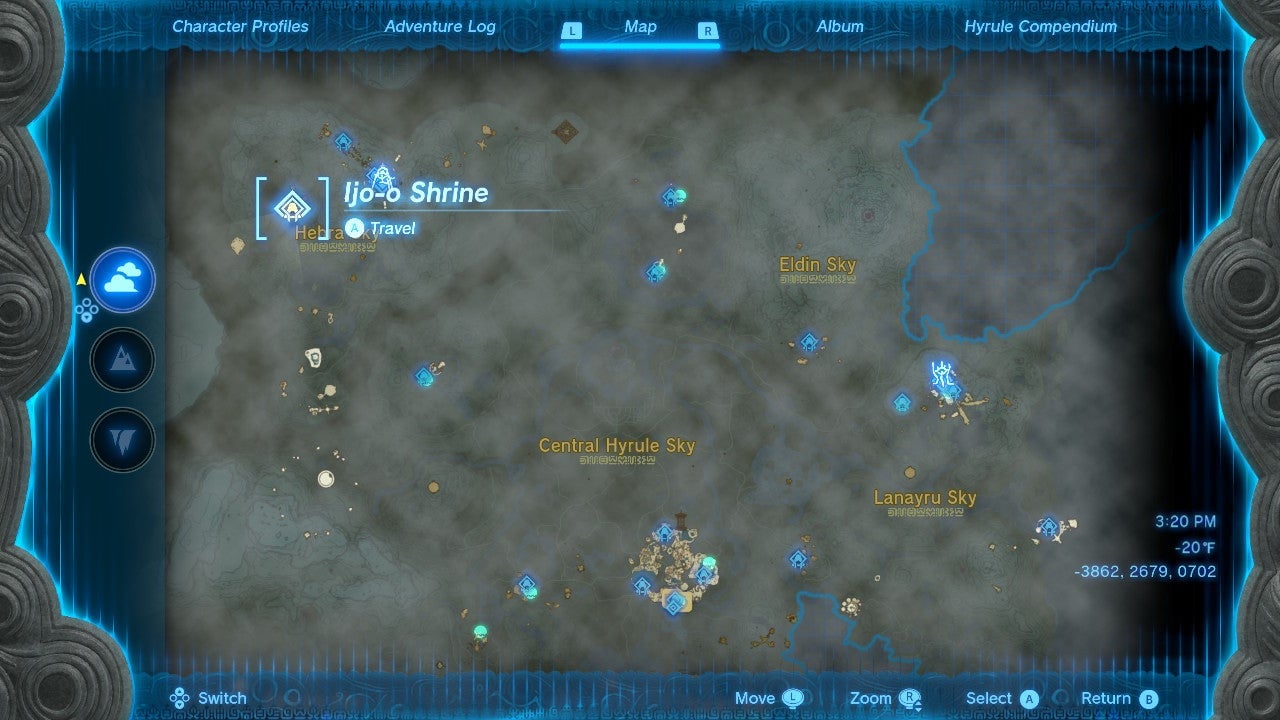Open the Character Profiles tab
The width and height of the screenshot is (1280, 720).
click(240, 27)
